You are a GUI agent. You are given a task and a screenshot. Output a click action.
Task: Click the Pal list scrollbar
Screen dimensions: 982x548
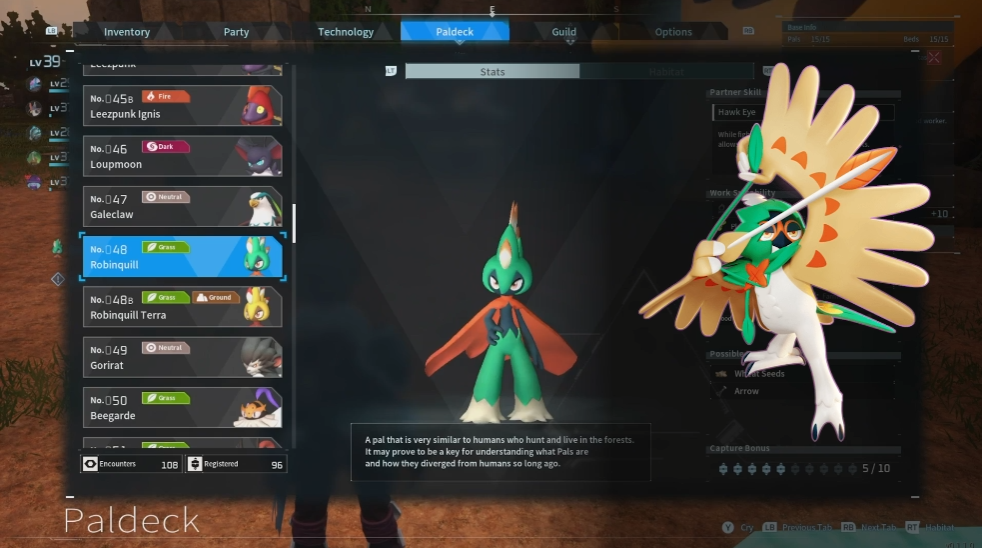click(x=294, y=216)
